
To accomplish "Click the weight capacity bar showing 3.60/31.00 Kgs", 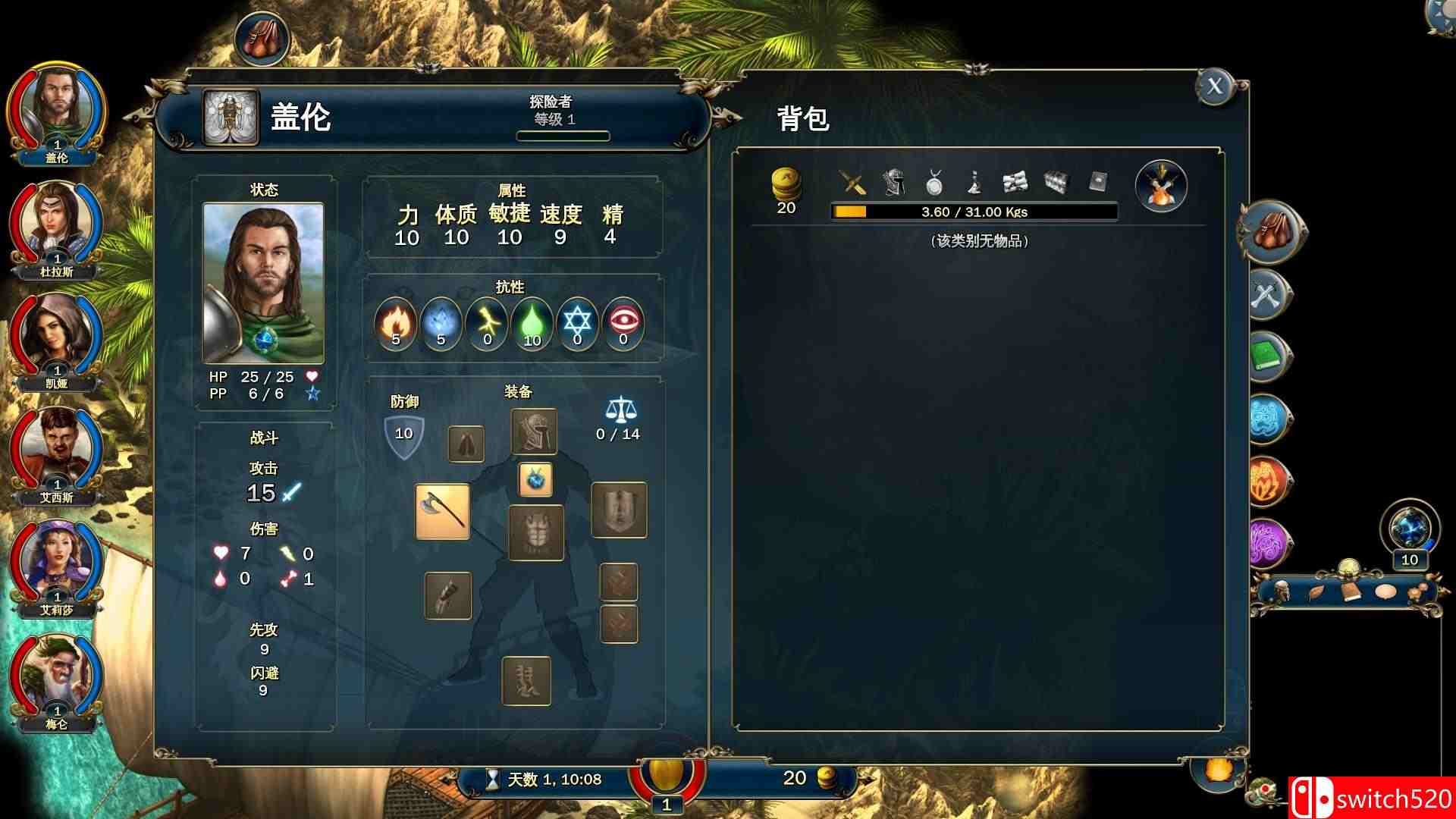I will pos(974,212).
